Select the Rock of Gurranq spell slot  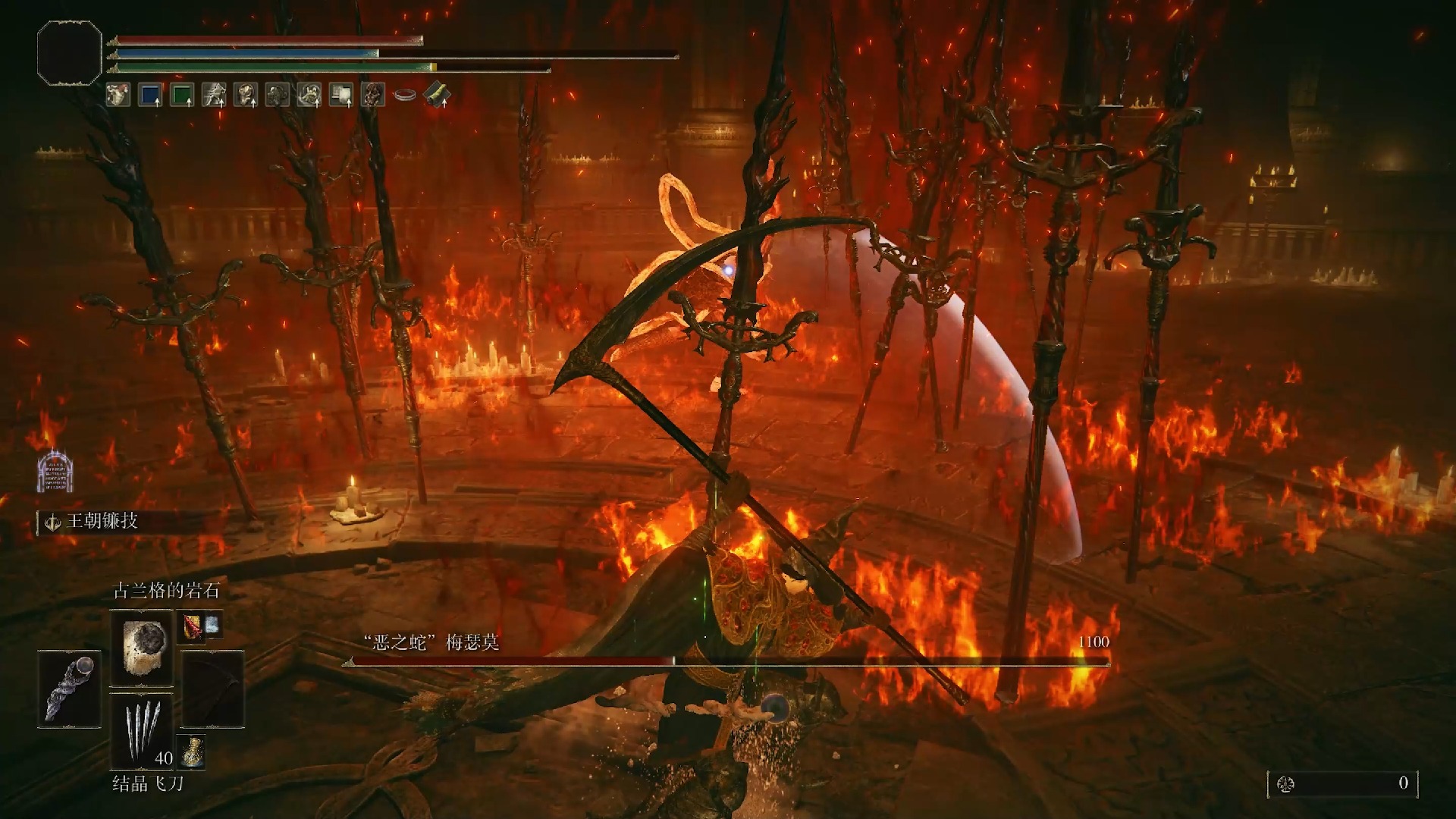(142, 648)
